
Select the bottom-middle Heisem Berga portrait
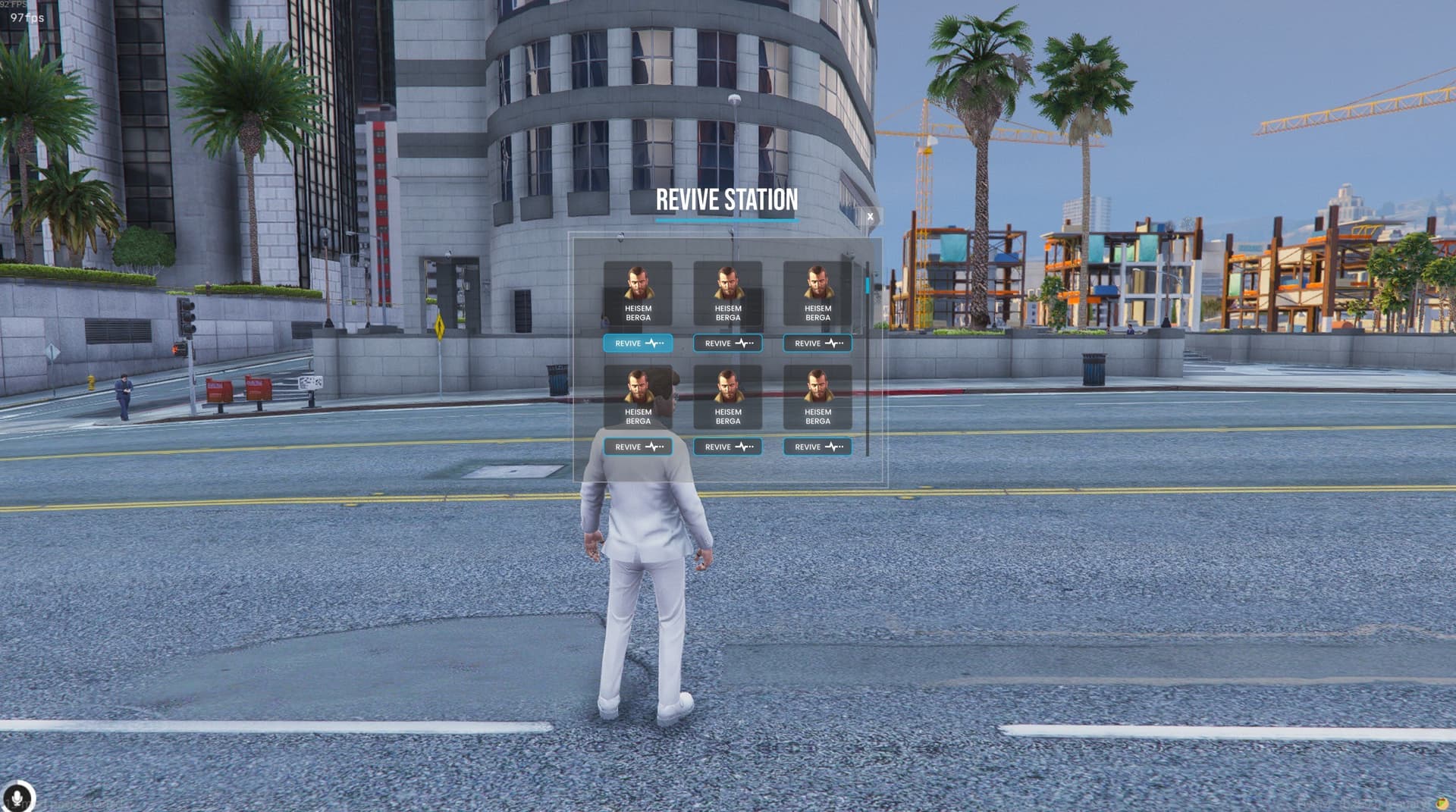pyautogui.click(x=726, y=394)
